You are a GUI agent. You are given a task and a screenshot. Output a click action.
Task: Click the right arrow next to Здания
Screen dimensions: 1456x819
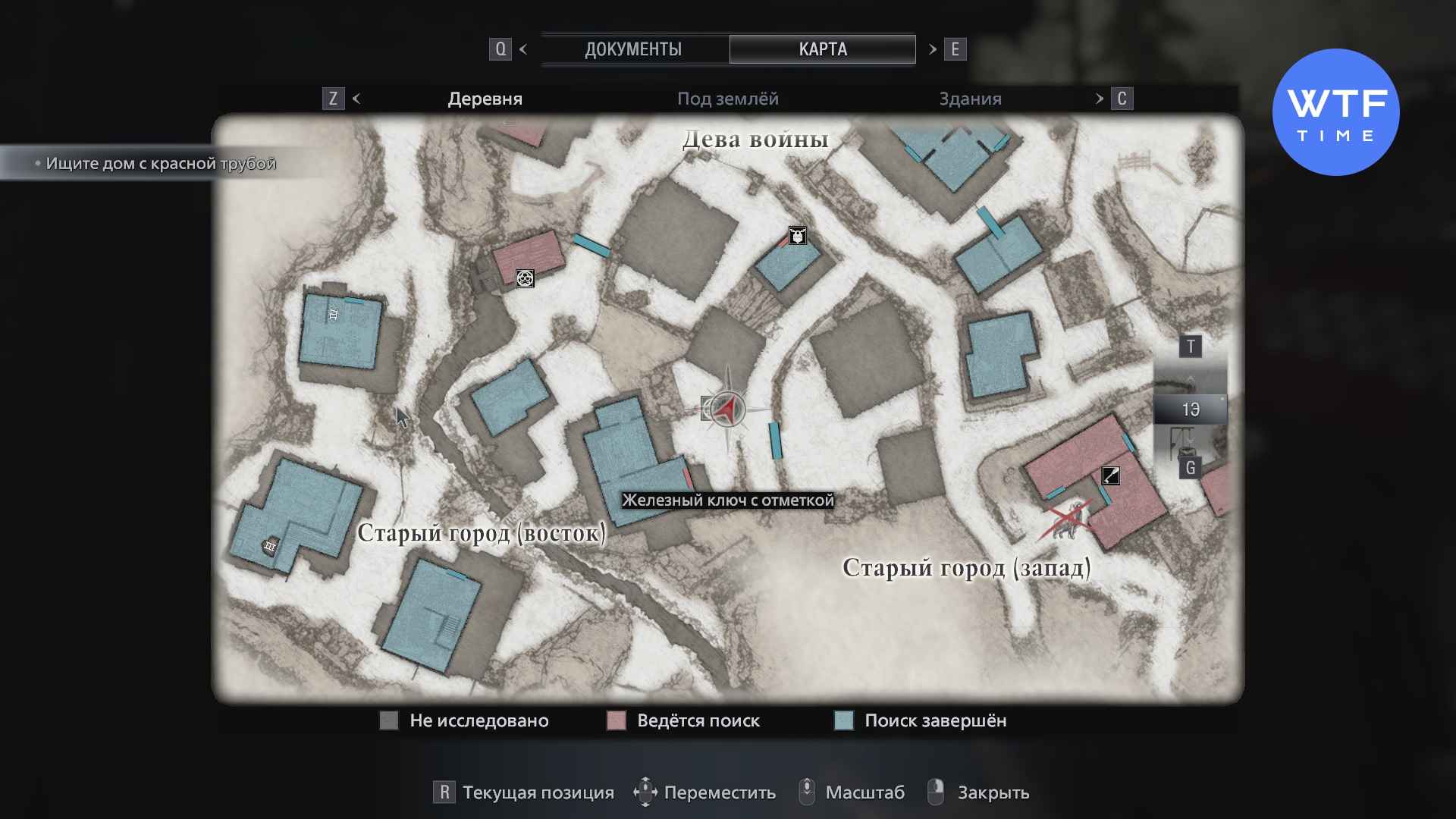point(1100,99)
